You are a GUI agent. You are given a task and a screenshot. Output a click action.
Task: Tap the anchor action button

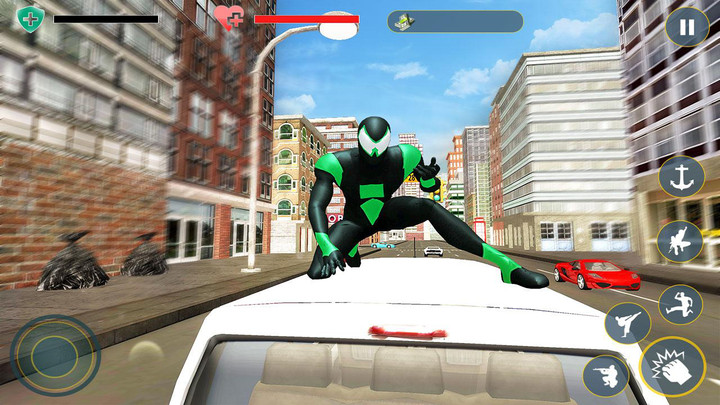(681, 177)
